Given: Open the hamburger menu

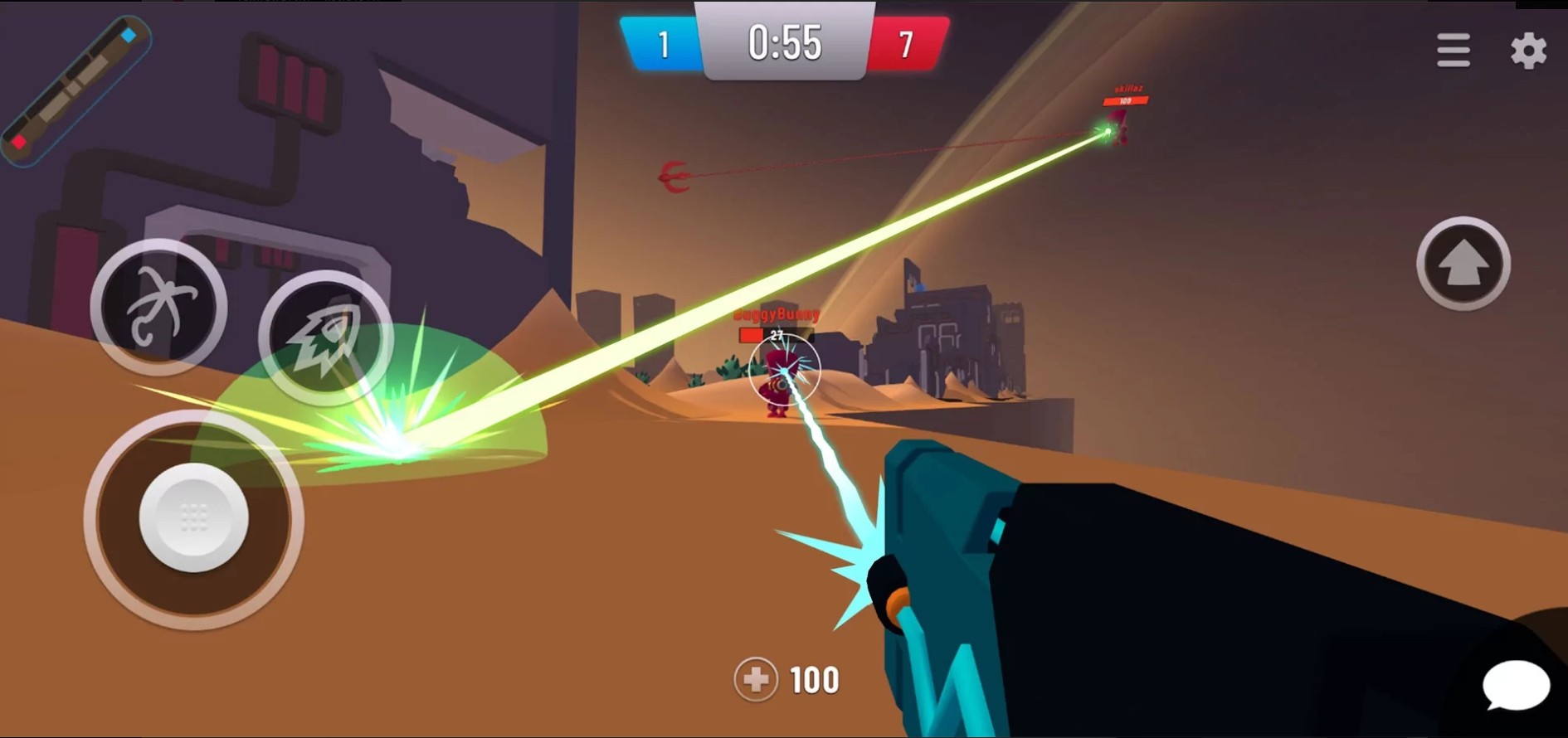Looking at the screenshot, I should pos(1454,51).
